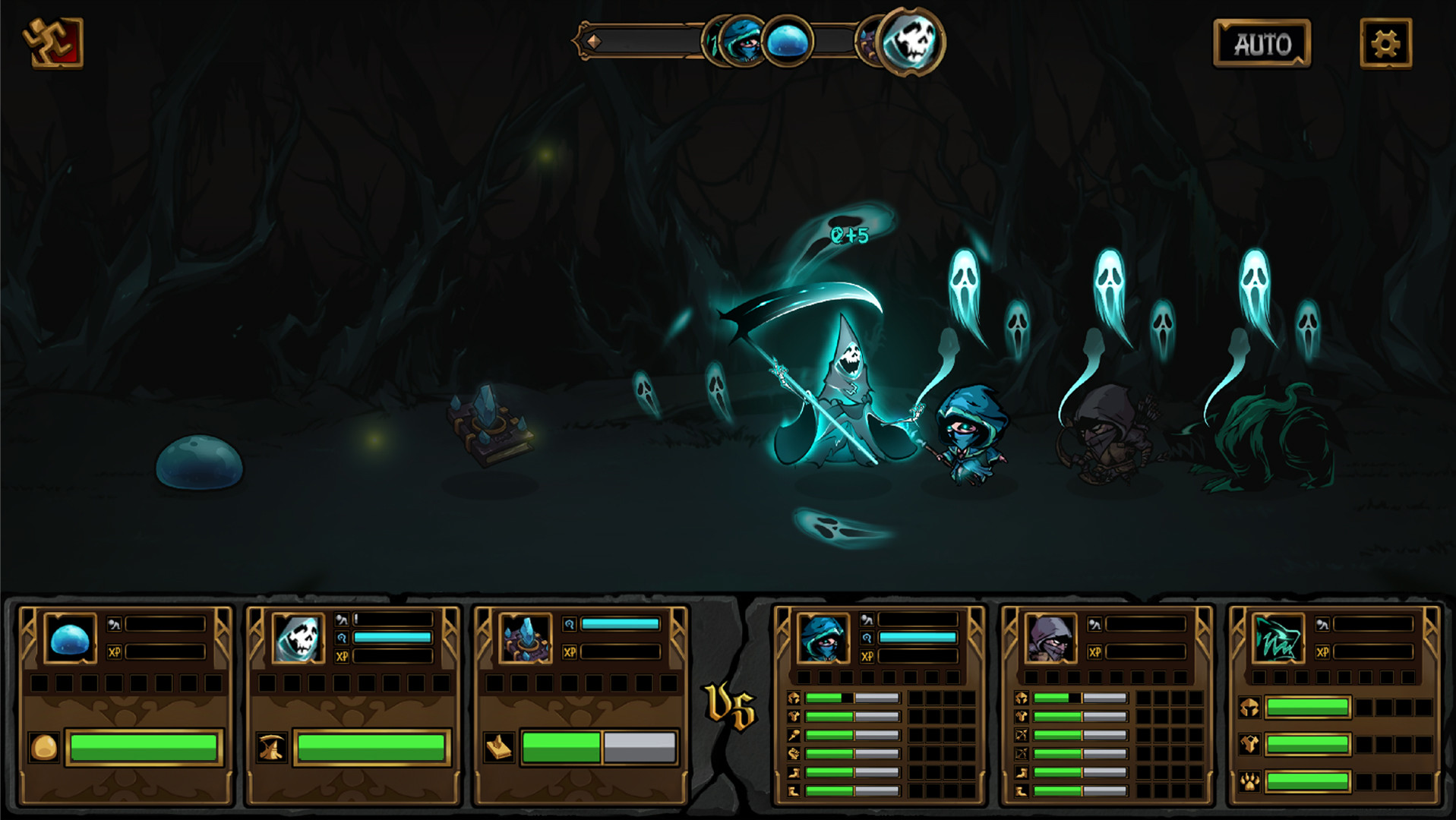1456x820 pixels.
Task: Click the chestplate armor icon on the wolf panel
Action: (x=1249, y=744)
